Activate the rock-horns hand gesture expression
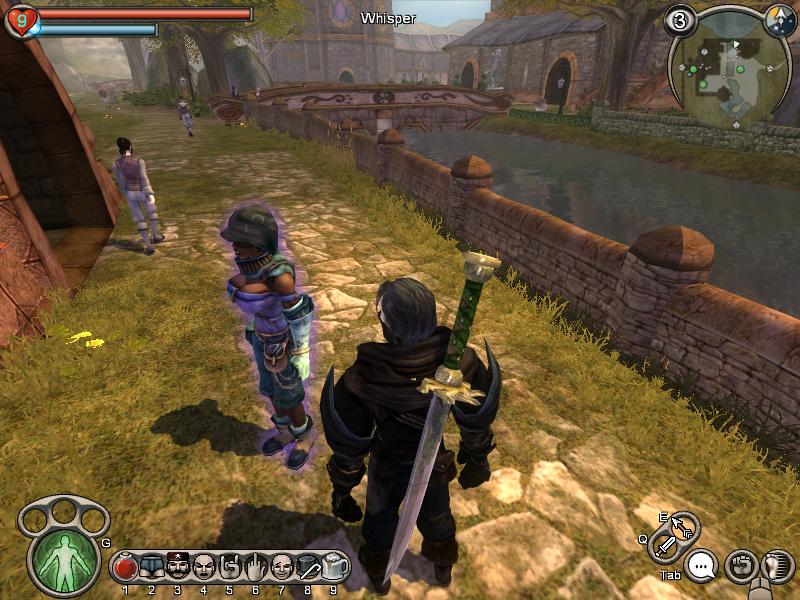This screenshot has width=800, height=600. 230,568
